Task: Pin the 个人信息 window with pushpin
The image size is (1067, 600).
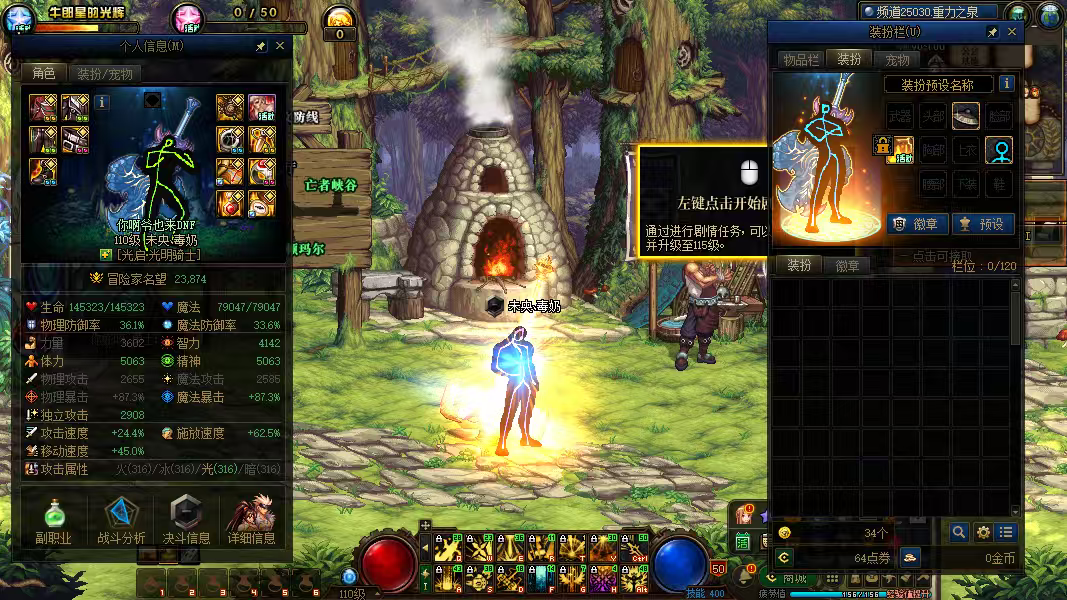Action: coord(261,46)
